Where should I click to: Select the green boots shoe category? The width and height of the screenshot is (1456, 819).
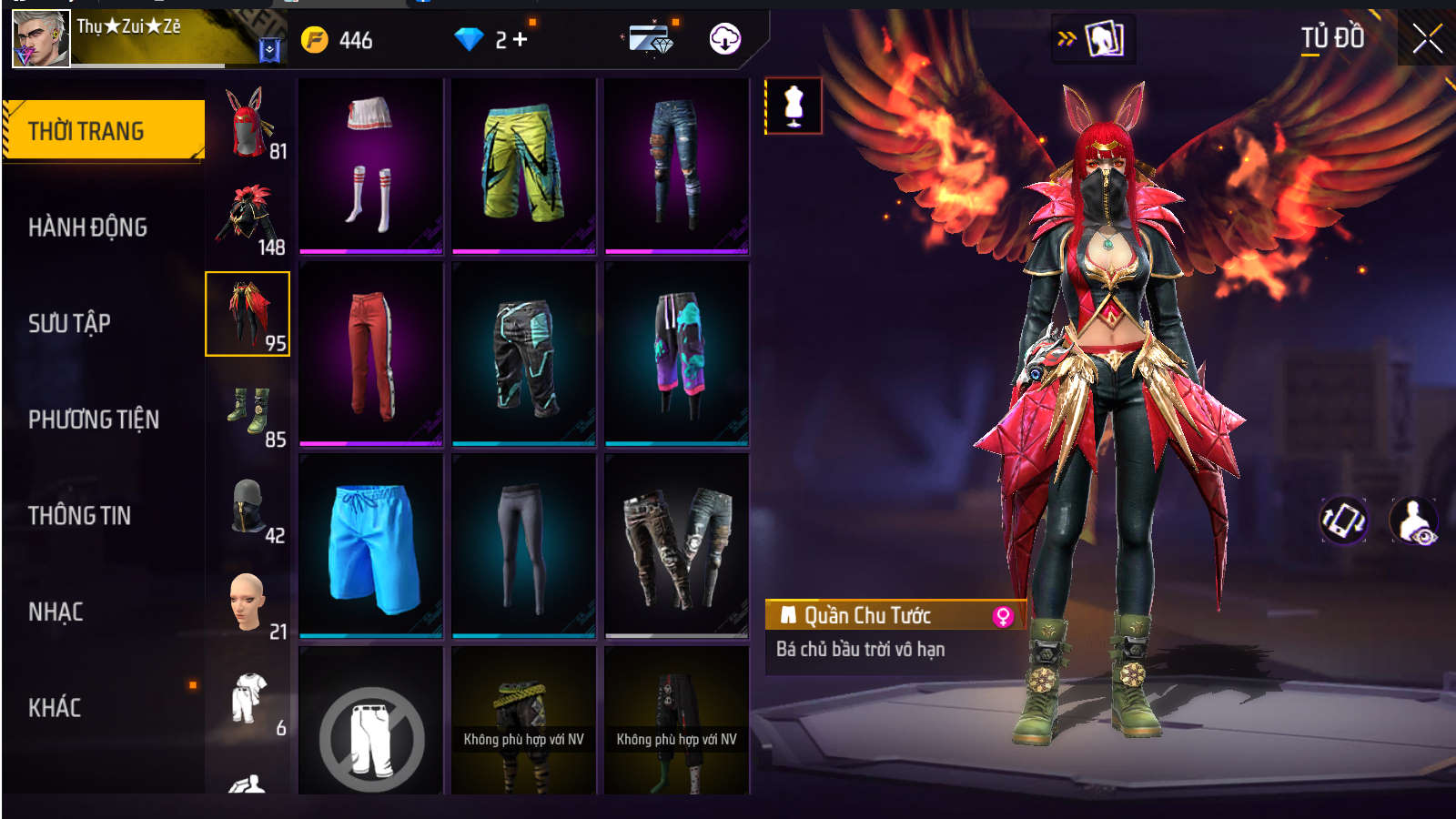point(248,412)
